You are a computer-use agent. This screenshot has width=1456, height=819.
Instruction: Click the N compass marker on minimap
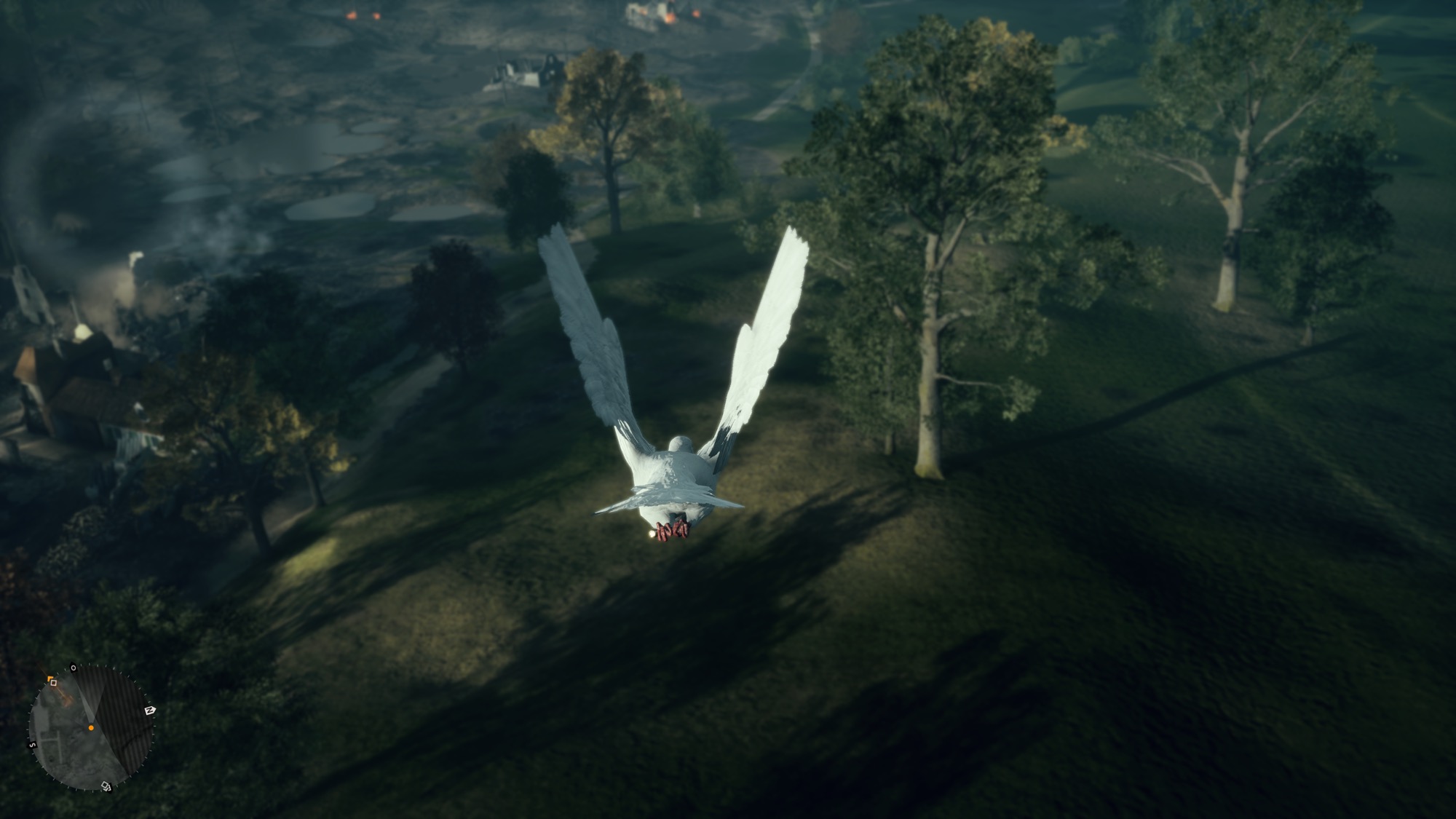[x=149, y=711]
